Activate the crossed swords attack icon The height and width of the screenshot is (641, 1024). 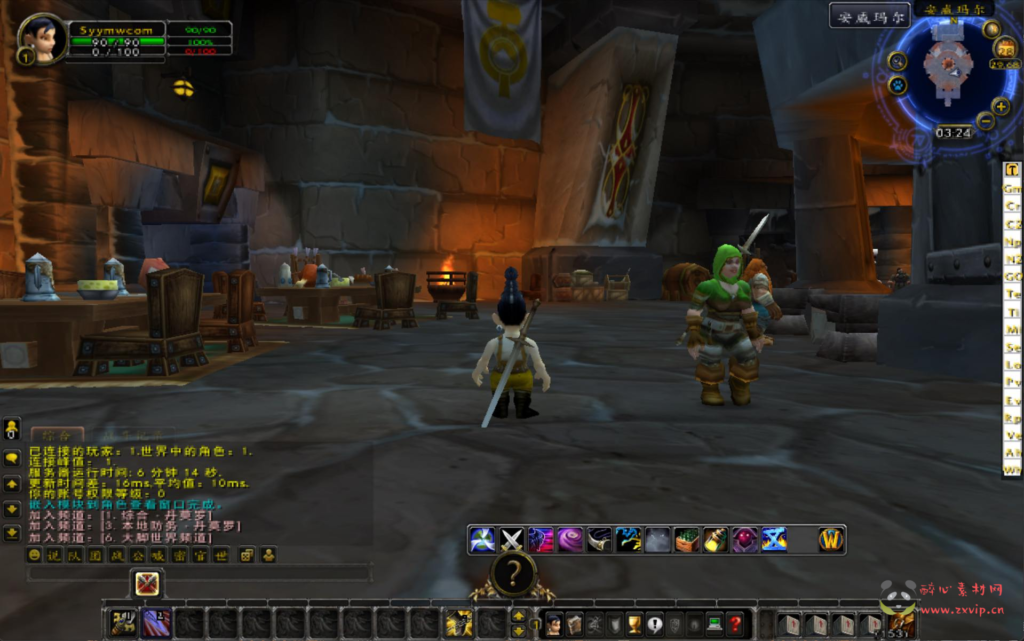(512, 540)
